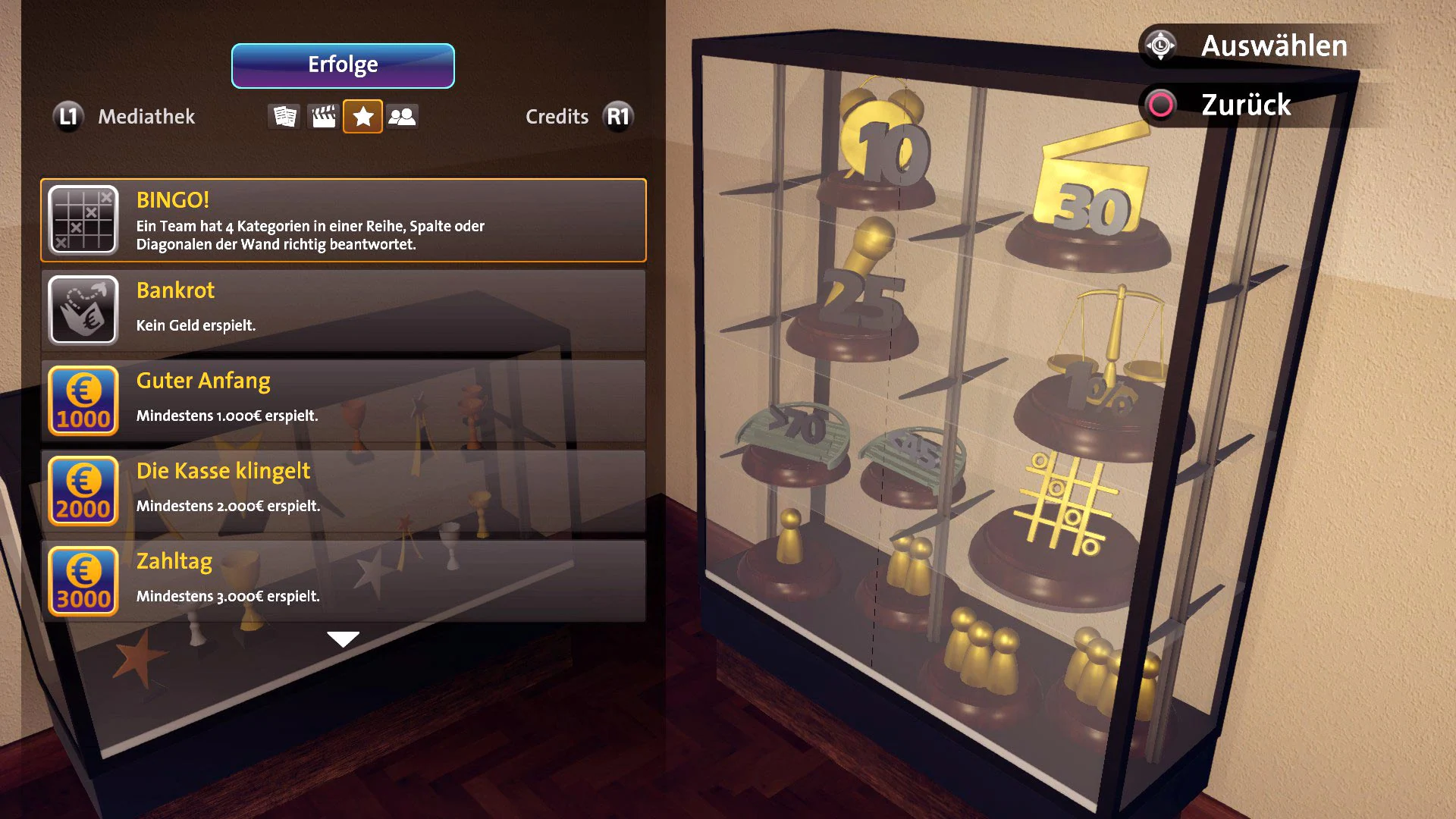Viewport: 1456px width, 819px height.
Task: Open the L1 Mediathek section
Action: pyautogui.click(x=68, y=116)
